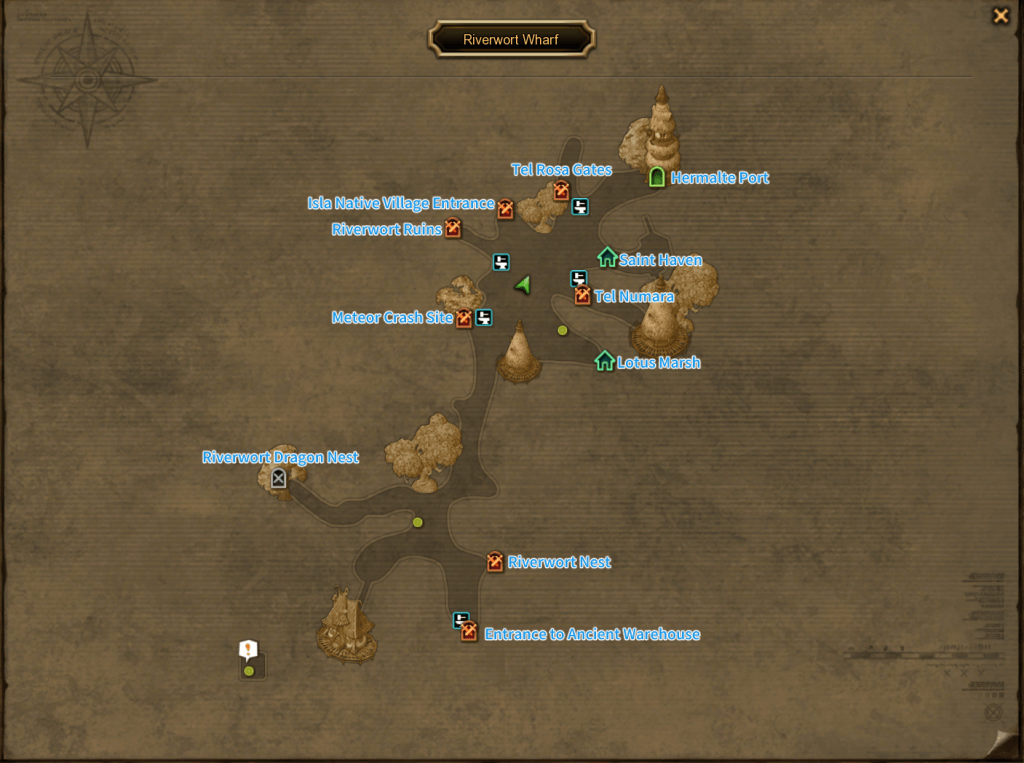Close the Riverwort Wharf map window
The width and height of the screenshot is (1024, 763).
pyautogui.click(x=1000, y=16)
